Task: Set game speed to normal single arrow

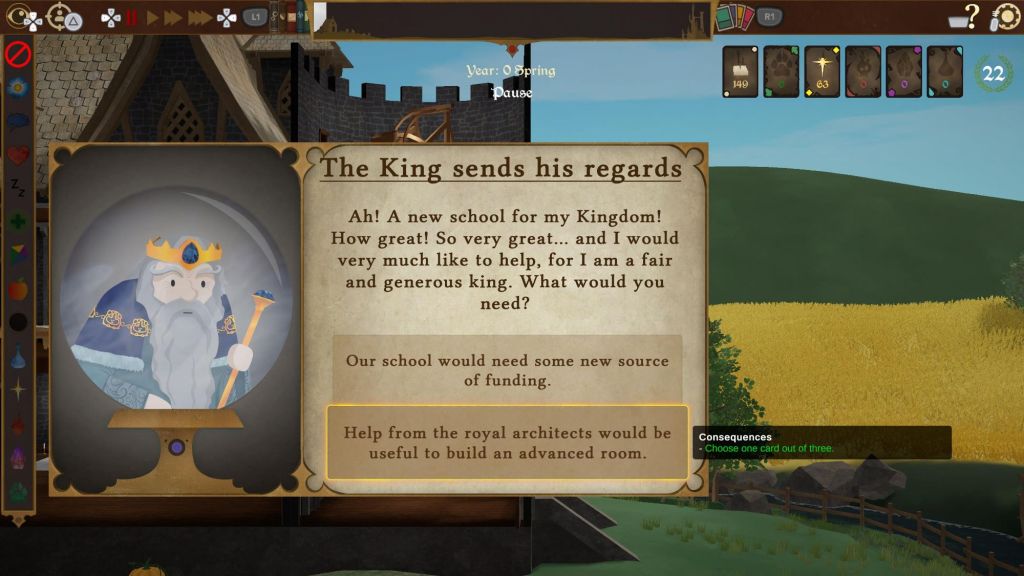Action: tap(153, 17)
